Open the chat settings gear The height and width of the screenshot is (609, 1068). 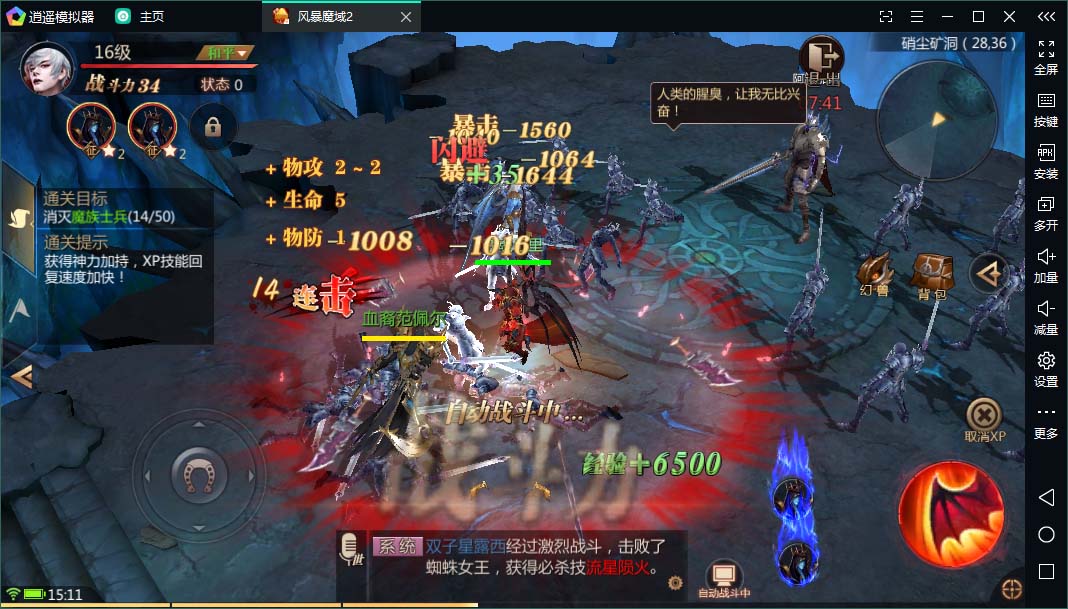[675, 582]
